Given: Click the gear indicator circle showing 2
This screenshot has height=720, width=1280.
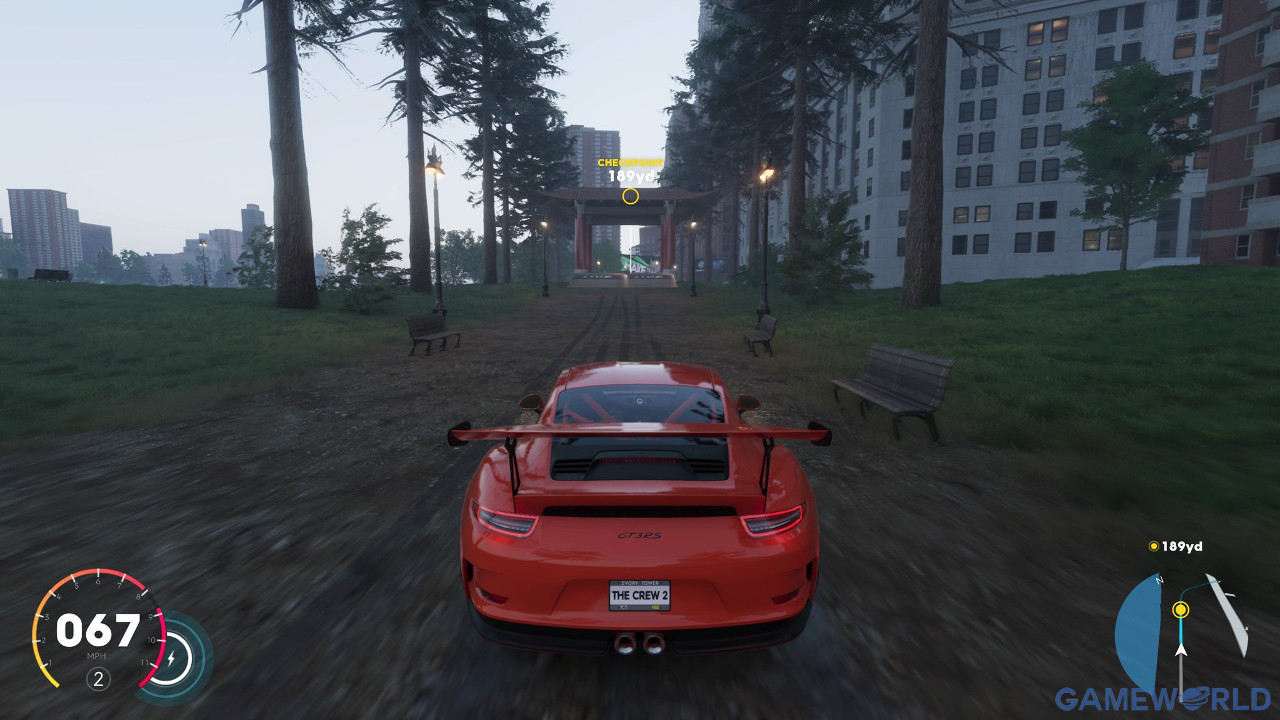Looking at the screenshot, I should [x=98, y=678].
